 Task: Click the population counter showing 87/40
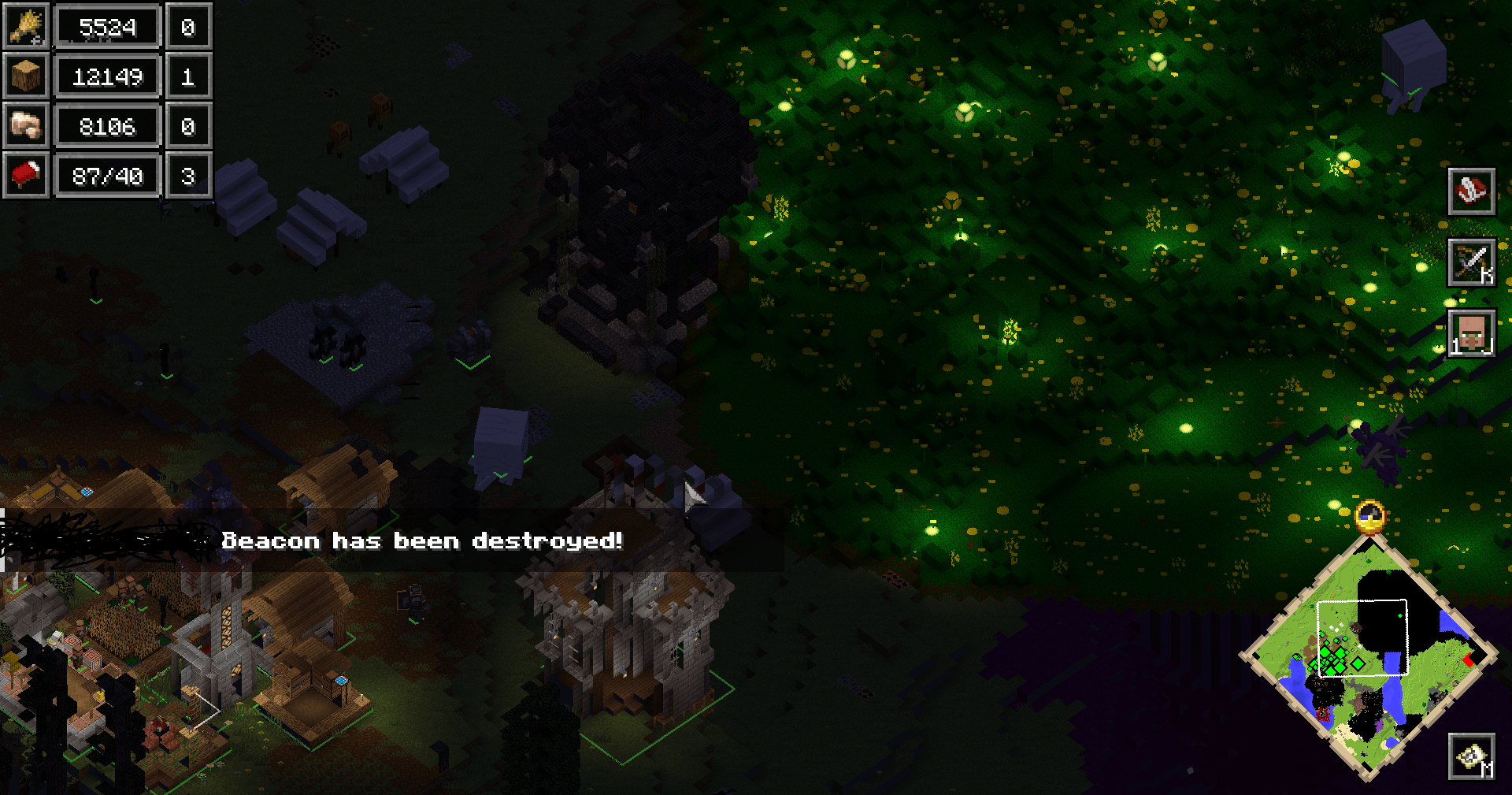[x=108, y=176]
